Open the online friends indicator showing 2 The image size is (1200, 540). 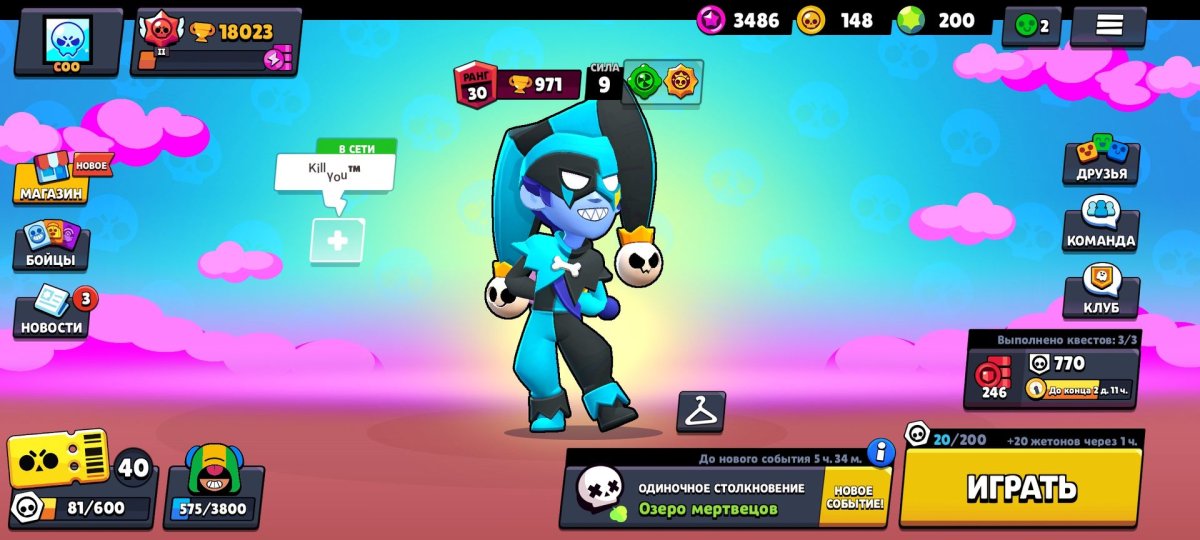click(x=1031, y=27)
